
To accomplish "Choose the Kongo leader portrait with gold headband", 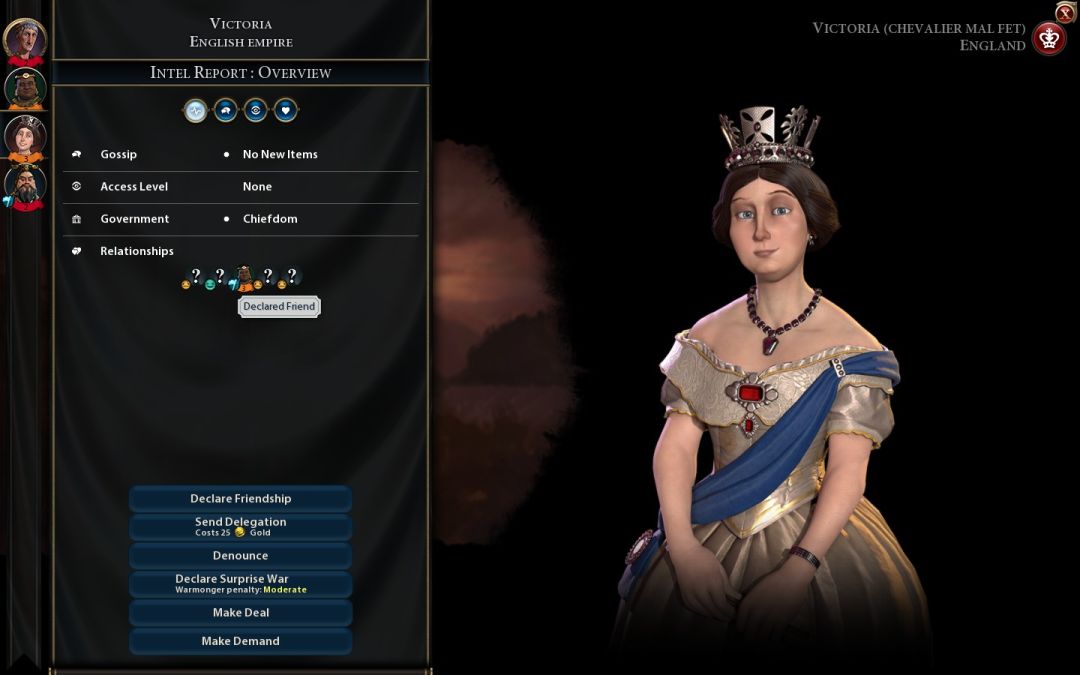I will tap(25, 88).
